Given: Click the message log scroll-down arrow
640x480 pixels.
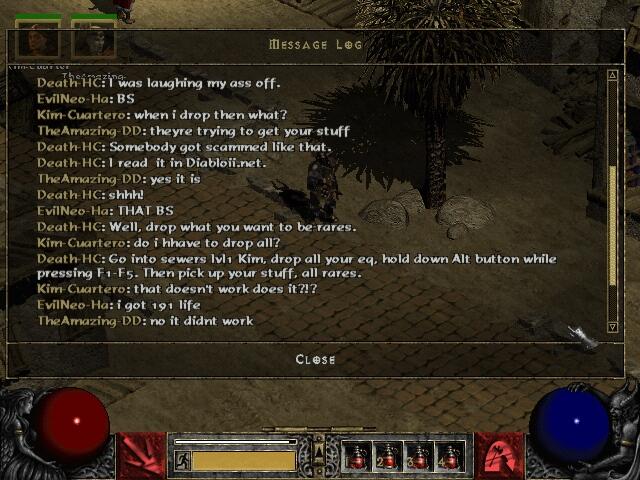Looking at the screenshot, I should 612,327.
